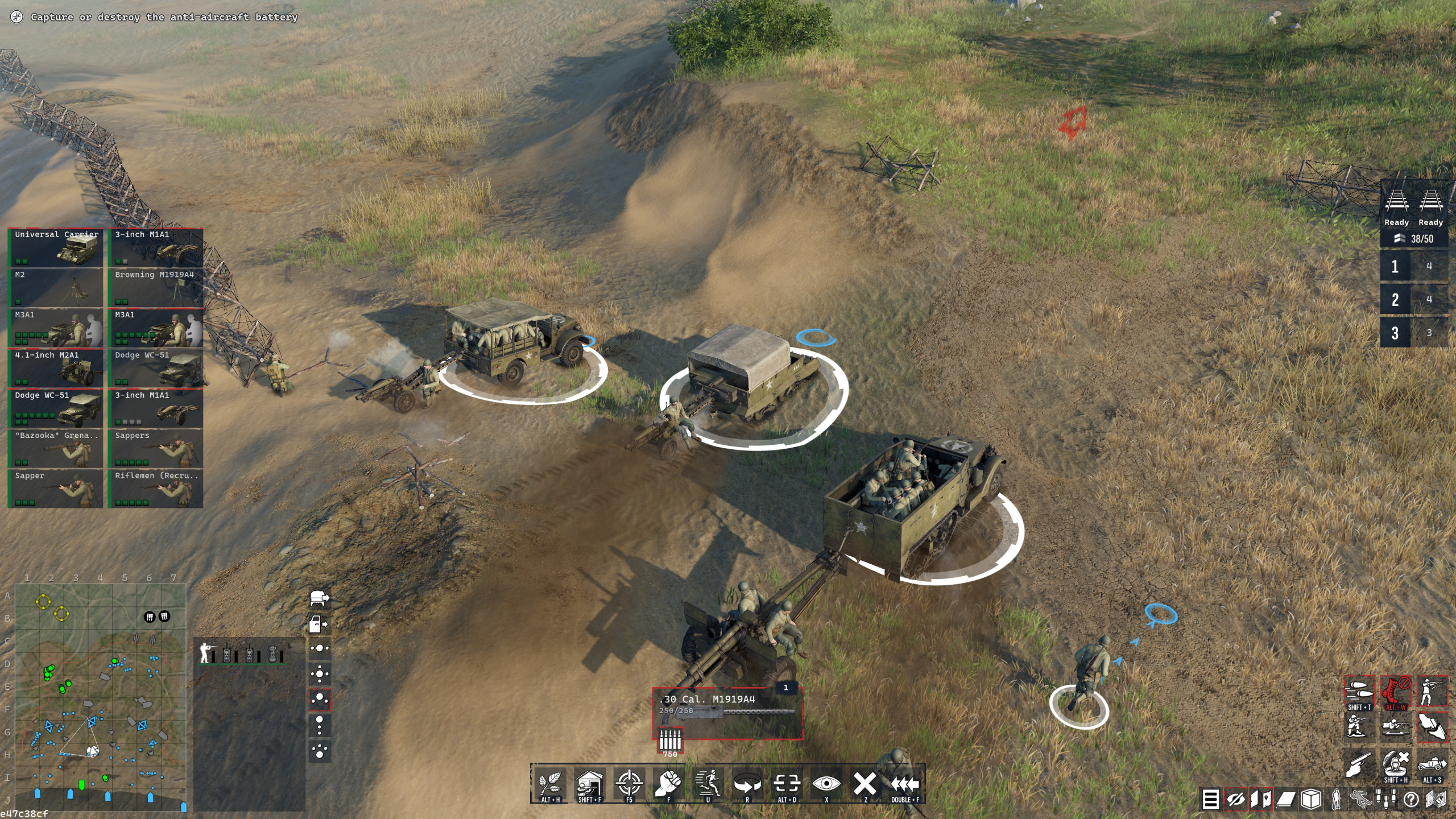Select the Sappers squad card
Image resolution: width=1456 pixels, height=819 pixels.
(156, 449)
